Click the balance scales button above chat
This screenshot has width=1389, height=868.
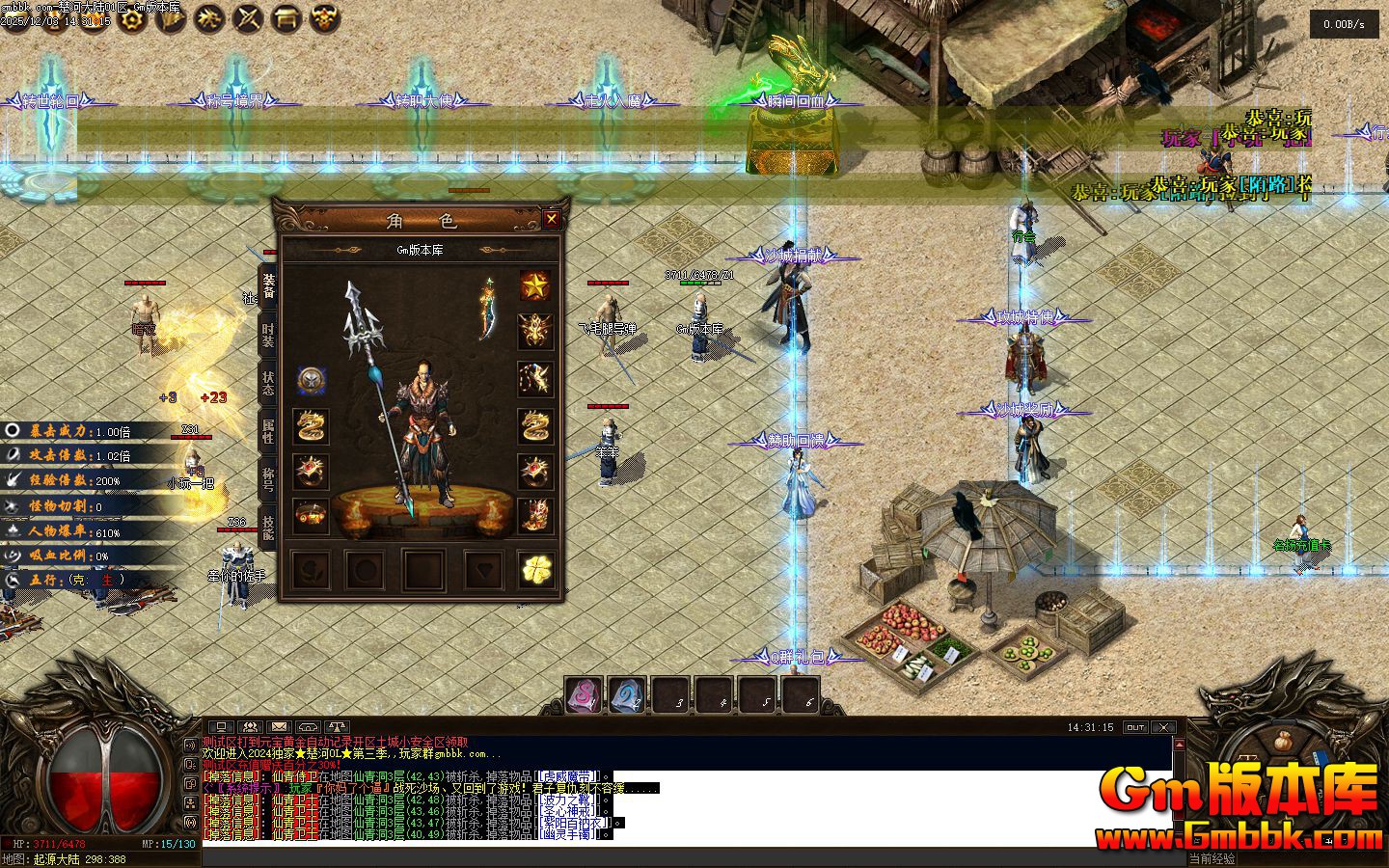[x=337, y=727]
